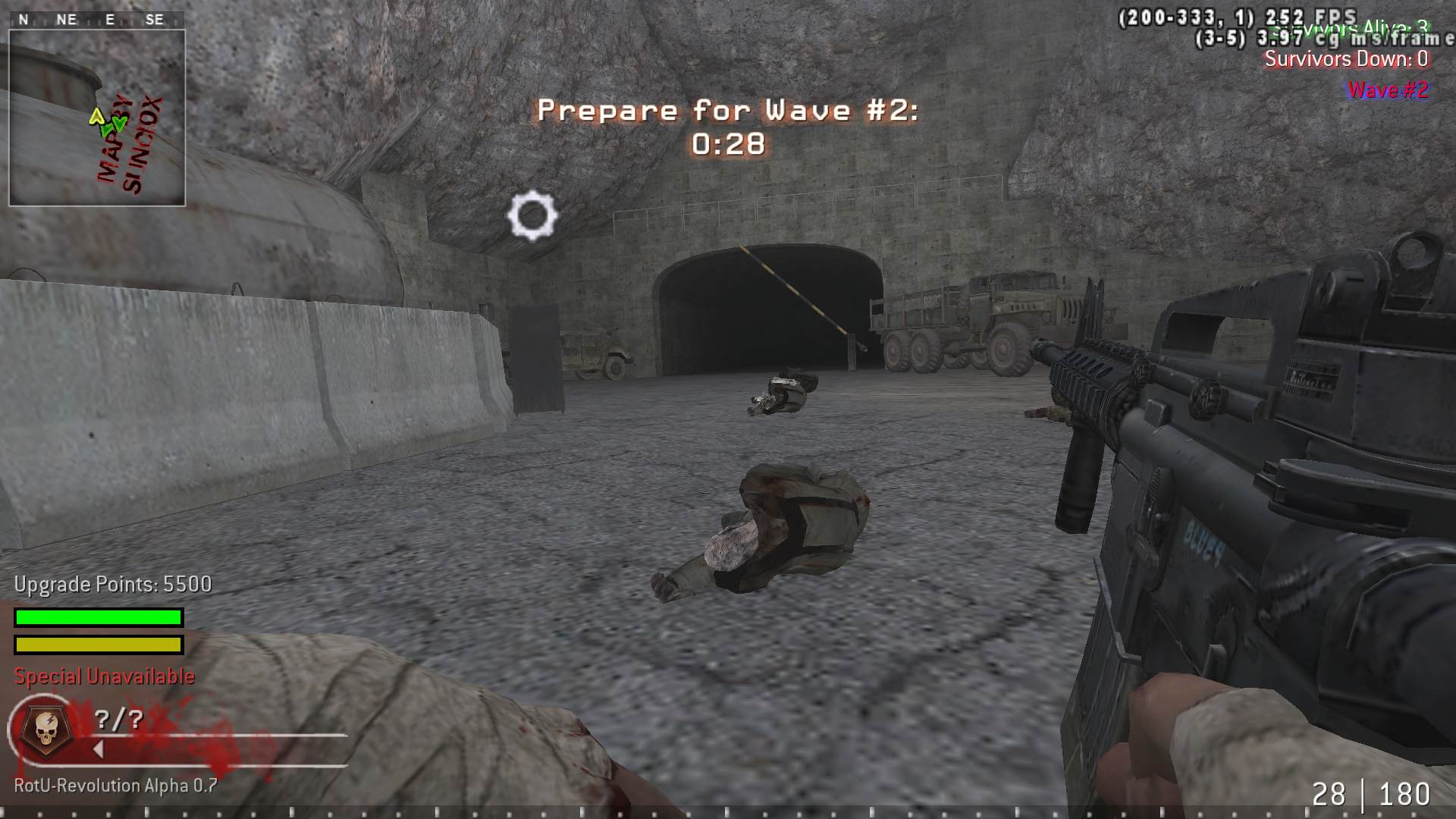
Task: Expand the left-pointing arrow in the special meter
Action: click(97, 748)
